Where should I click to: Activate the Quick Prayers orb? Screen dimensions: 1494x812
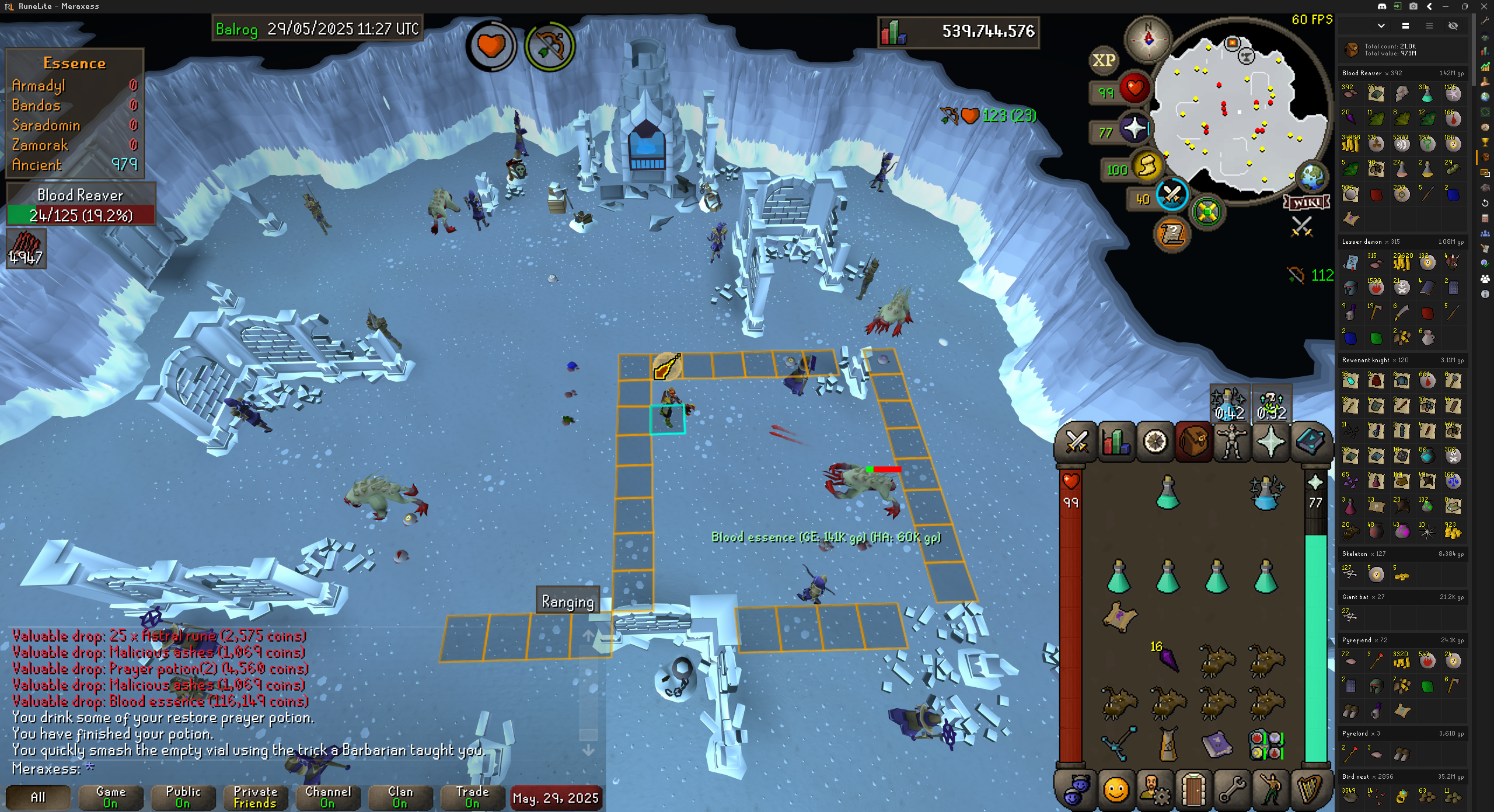tap(1135, 129)
